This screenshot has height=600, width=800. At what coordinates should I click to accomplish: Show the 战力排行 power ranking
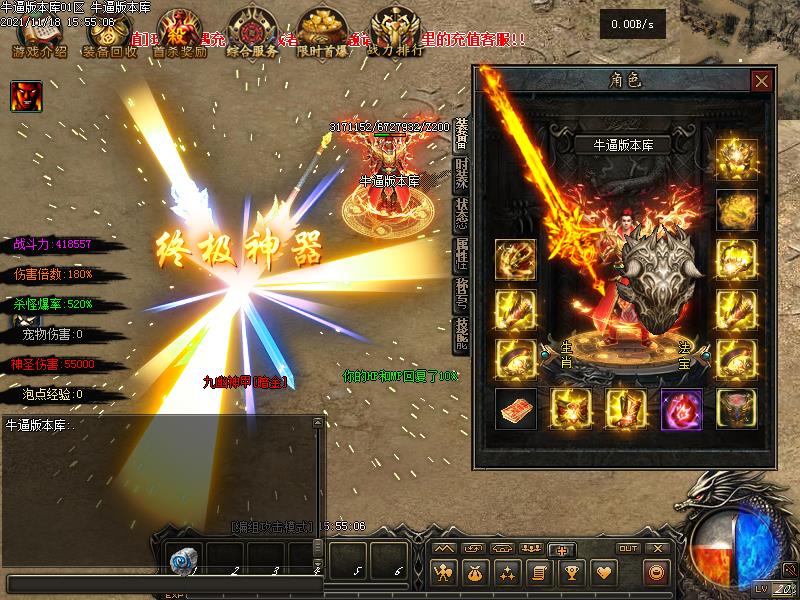[394, 36]
